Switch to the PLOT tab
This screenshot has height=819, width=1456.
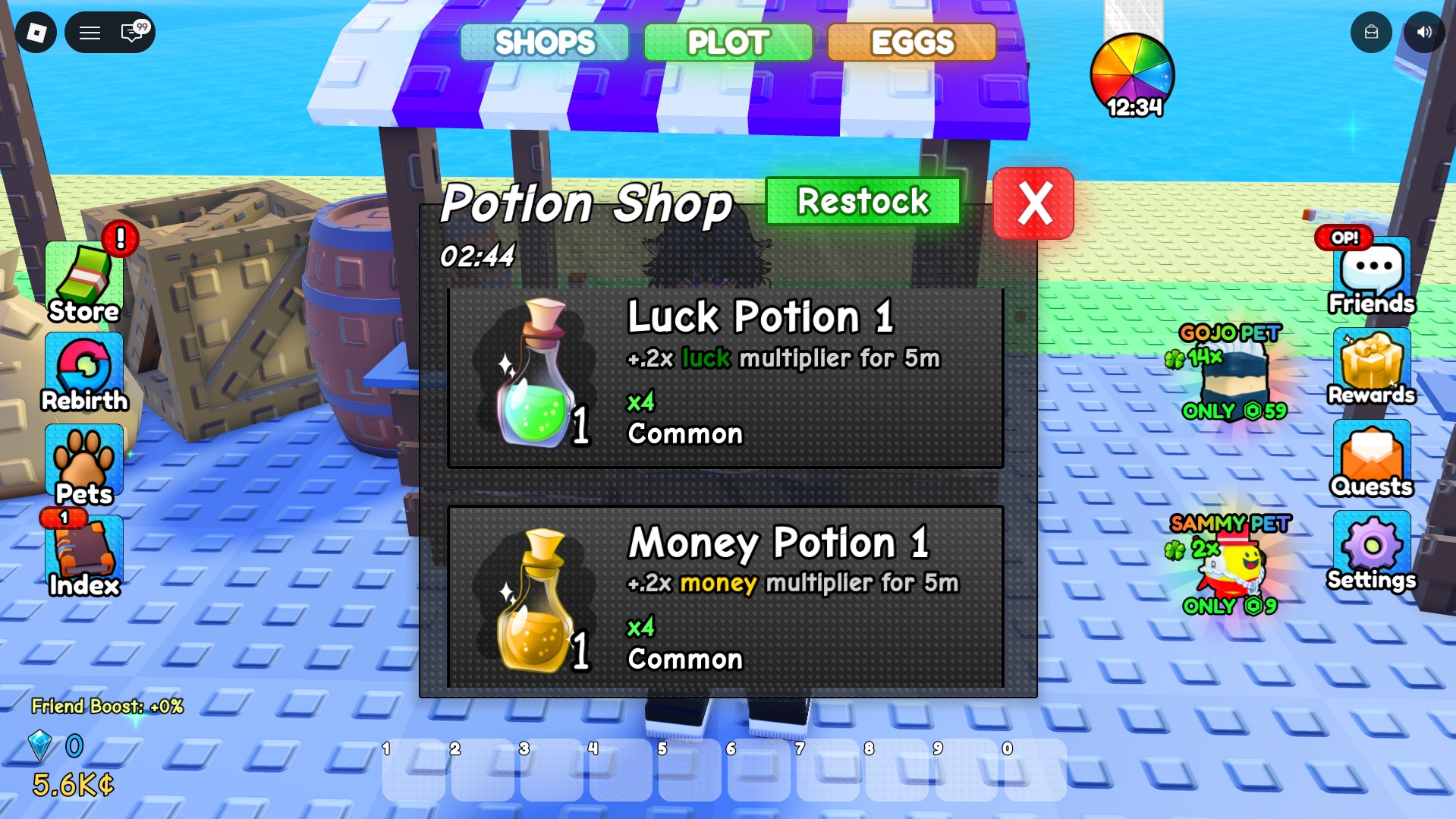tap(726, 43)
